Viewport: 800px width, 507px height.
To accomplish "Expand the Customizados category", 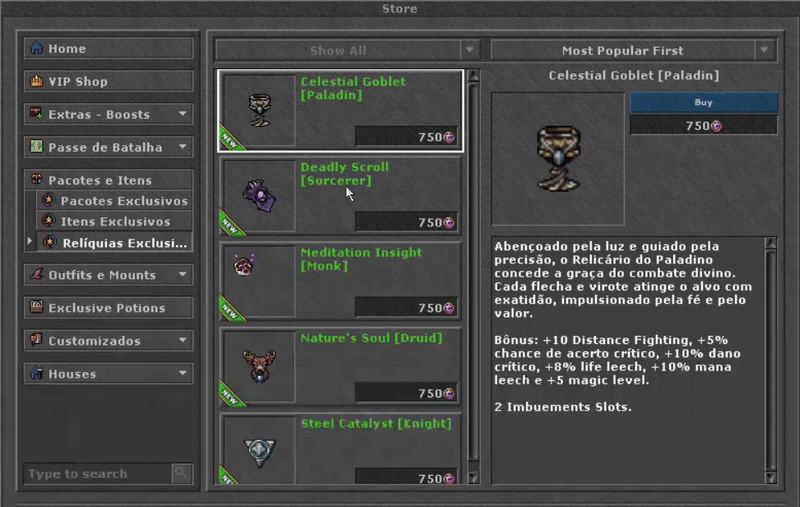I will tap(108, 341).
